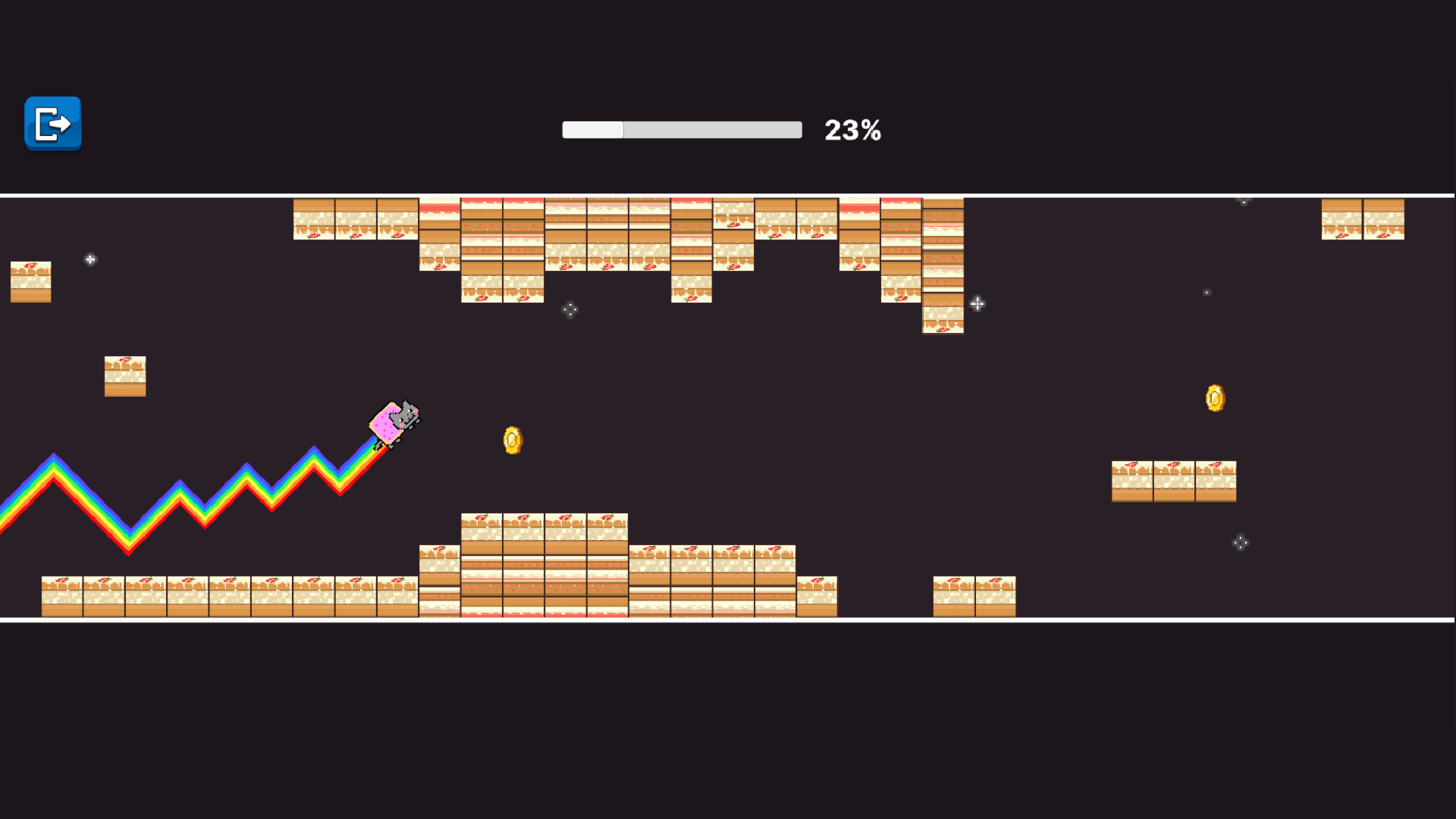
Task: Click the lone cake block on the far left
Action: (30, 281)
